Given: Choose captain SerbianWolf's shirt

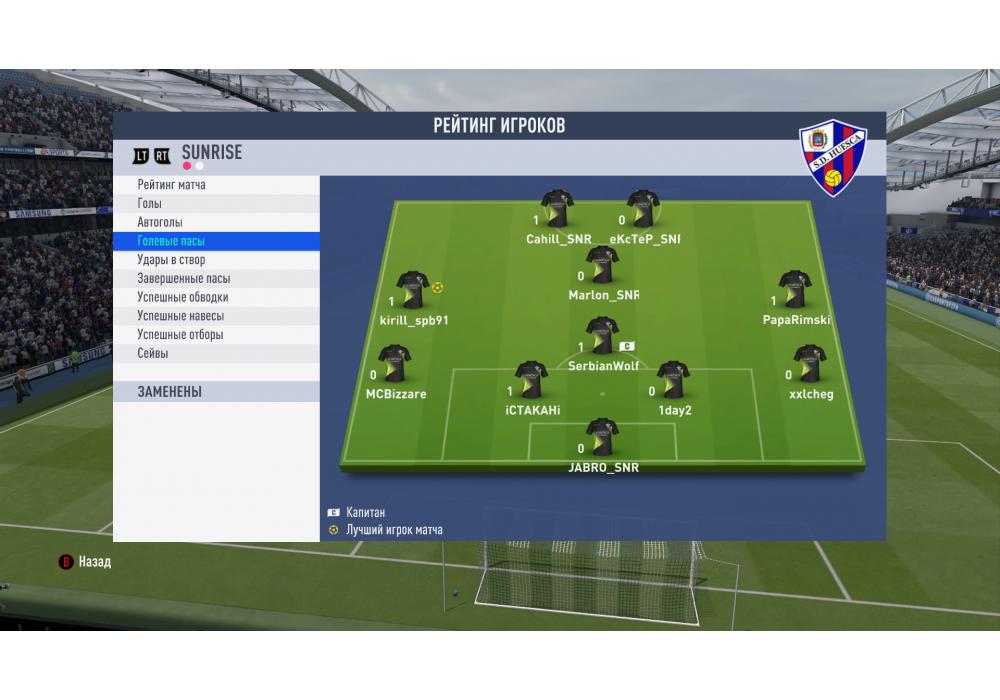Looking at the screenshot, I should click(601, 336).
